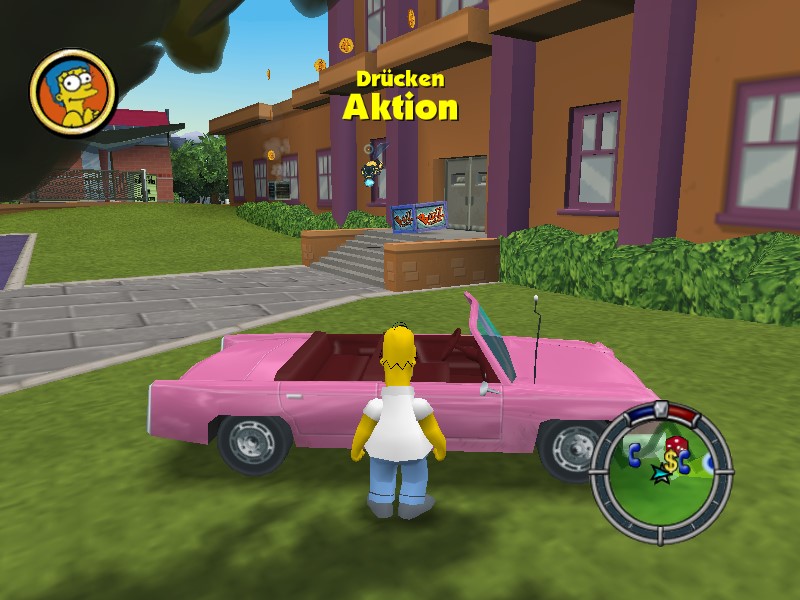Select the red dice marker on radar
The width and height of the screenshot is (800, 600).
pos(676,445)
